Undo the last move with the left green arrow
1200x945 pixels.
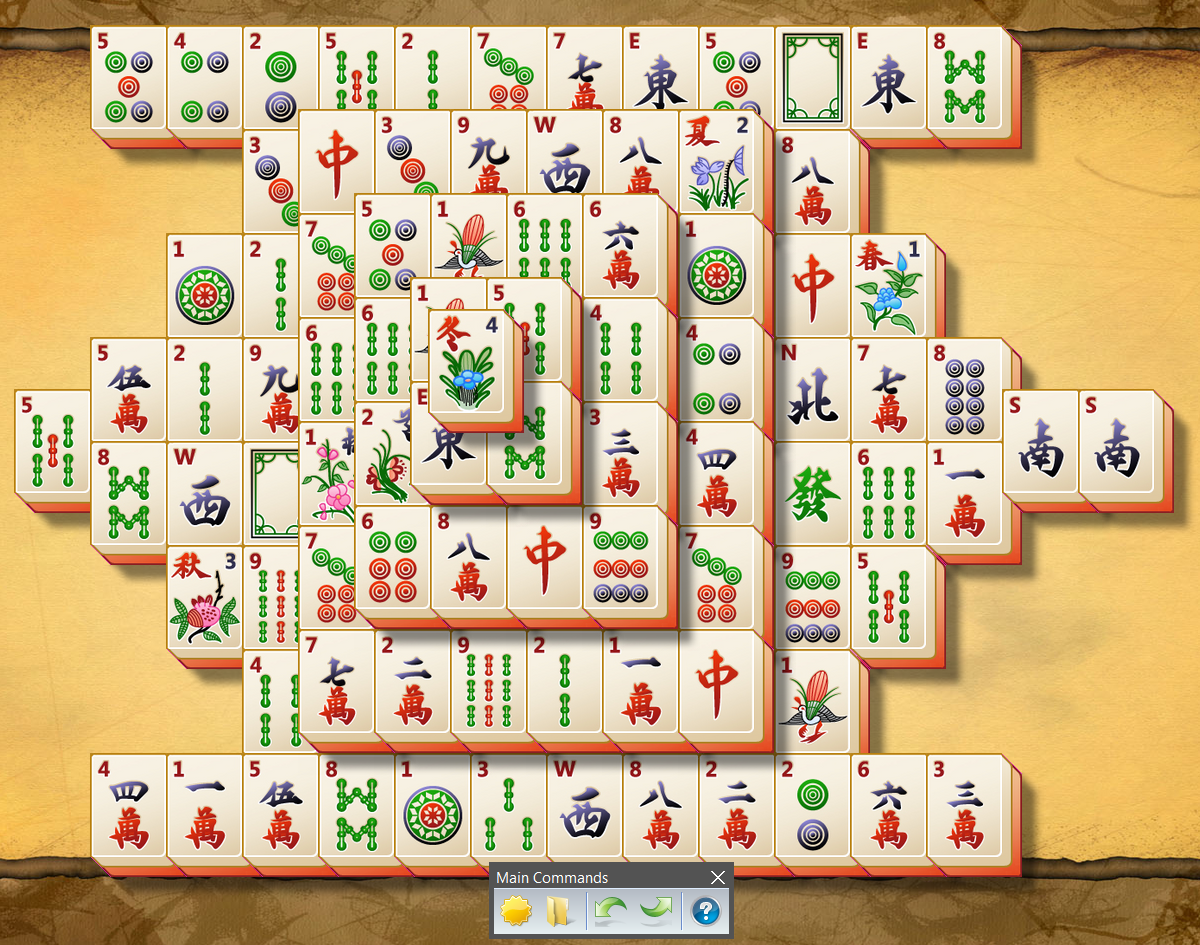[609, 911]
